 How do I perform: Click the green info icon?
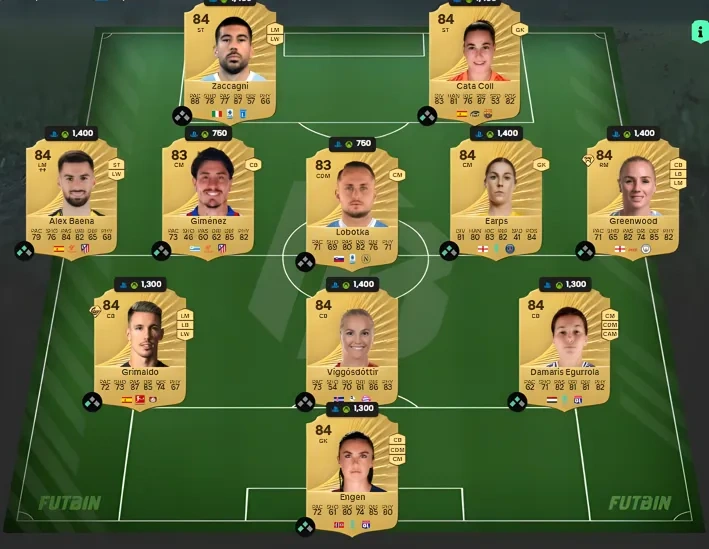pyautogui.click(x=696, y=32)
